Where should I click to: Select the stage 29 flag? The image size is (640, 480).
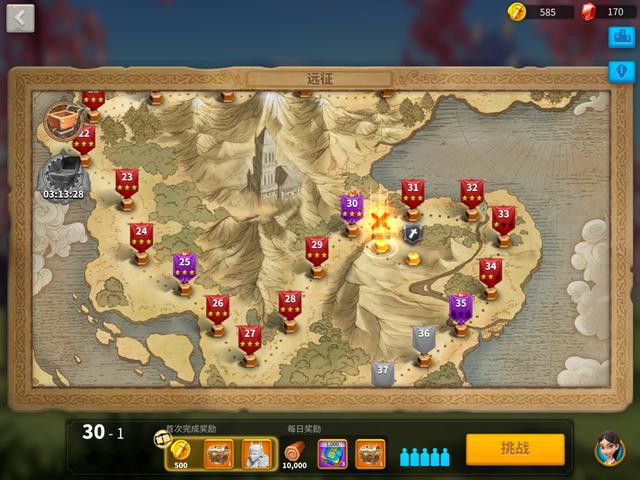[317, 250]
